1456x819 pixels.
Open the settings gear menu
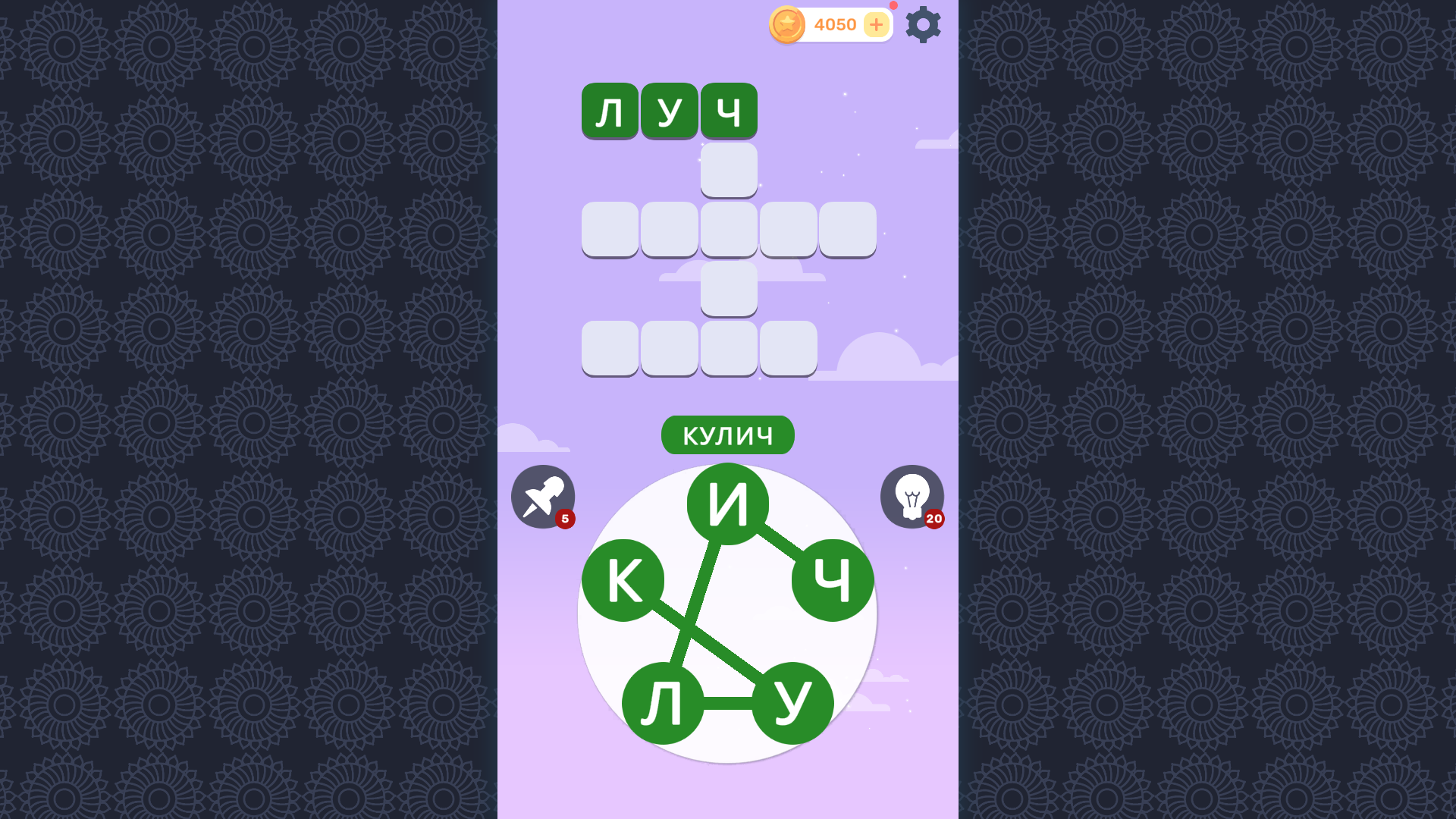tap(923, 24)
